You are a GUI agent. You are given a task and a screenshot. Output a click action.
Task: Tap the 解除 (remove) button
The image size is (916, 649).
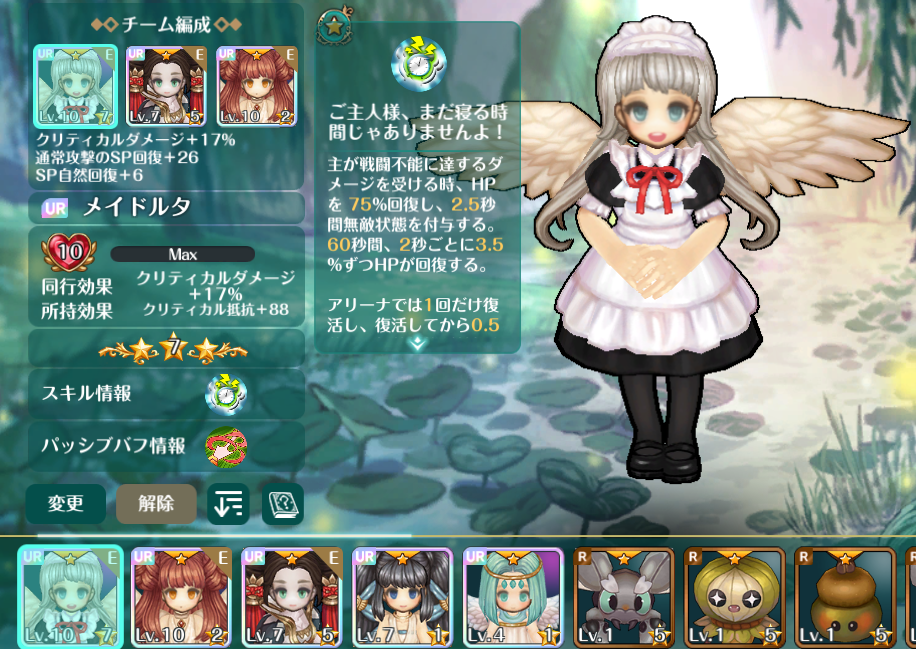156,504
